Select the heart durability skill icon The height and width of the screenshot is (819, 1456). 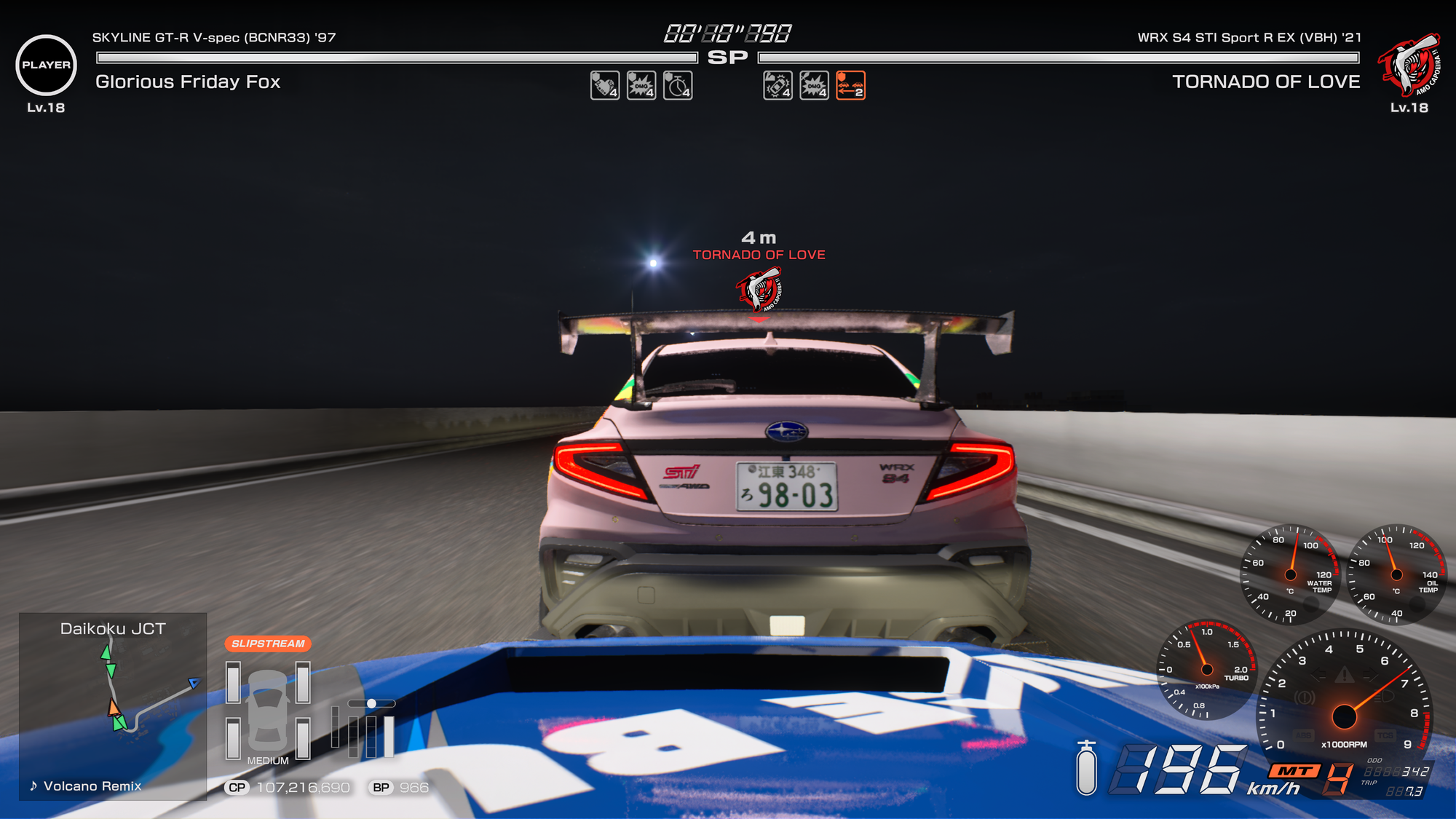[x=604, y=87]
